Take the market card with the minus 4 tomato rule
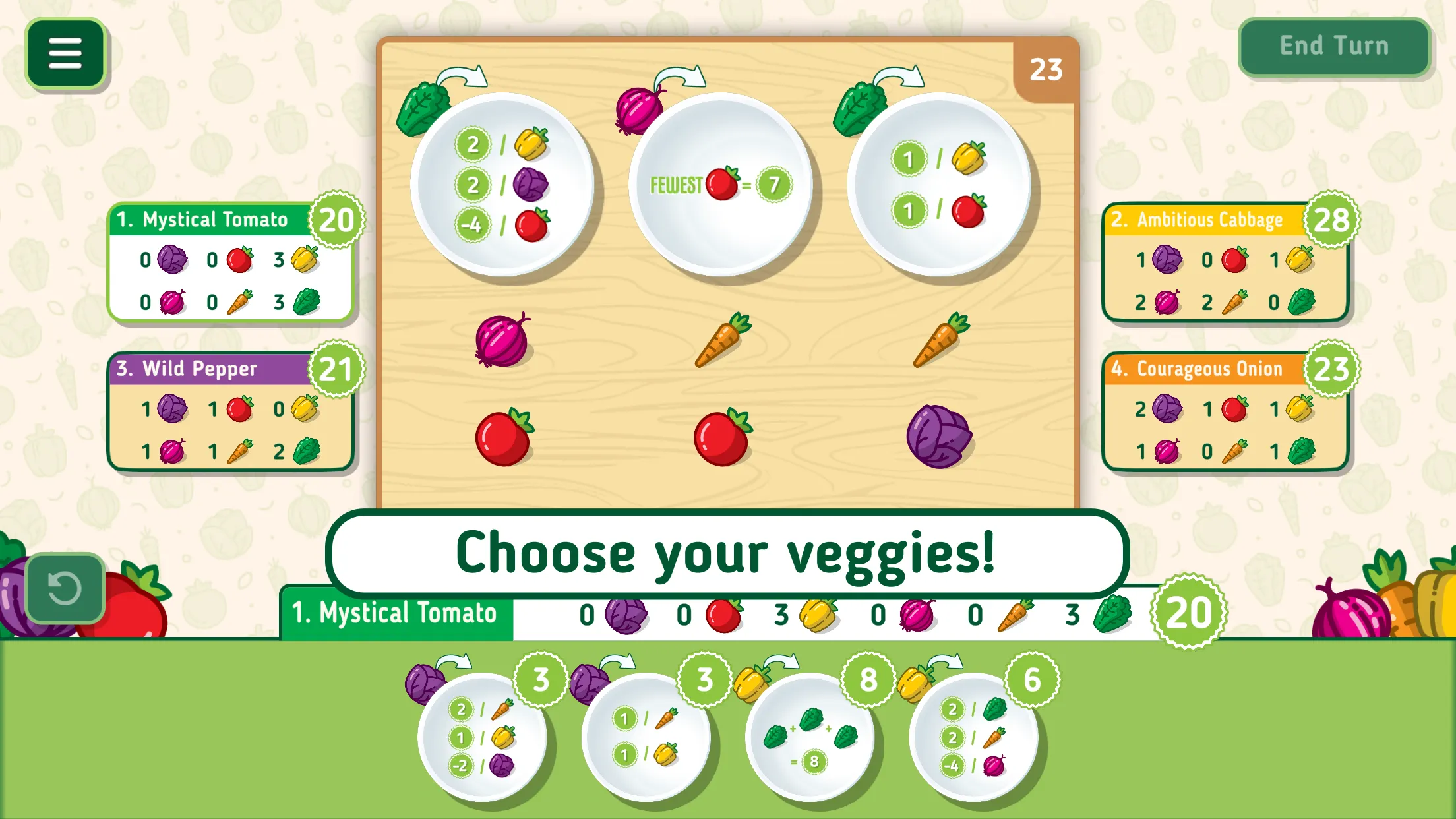 (x=501, y=185)
